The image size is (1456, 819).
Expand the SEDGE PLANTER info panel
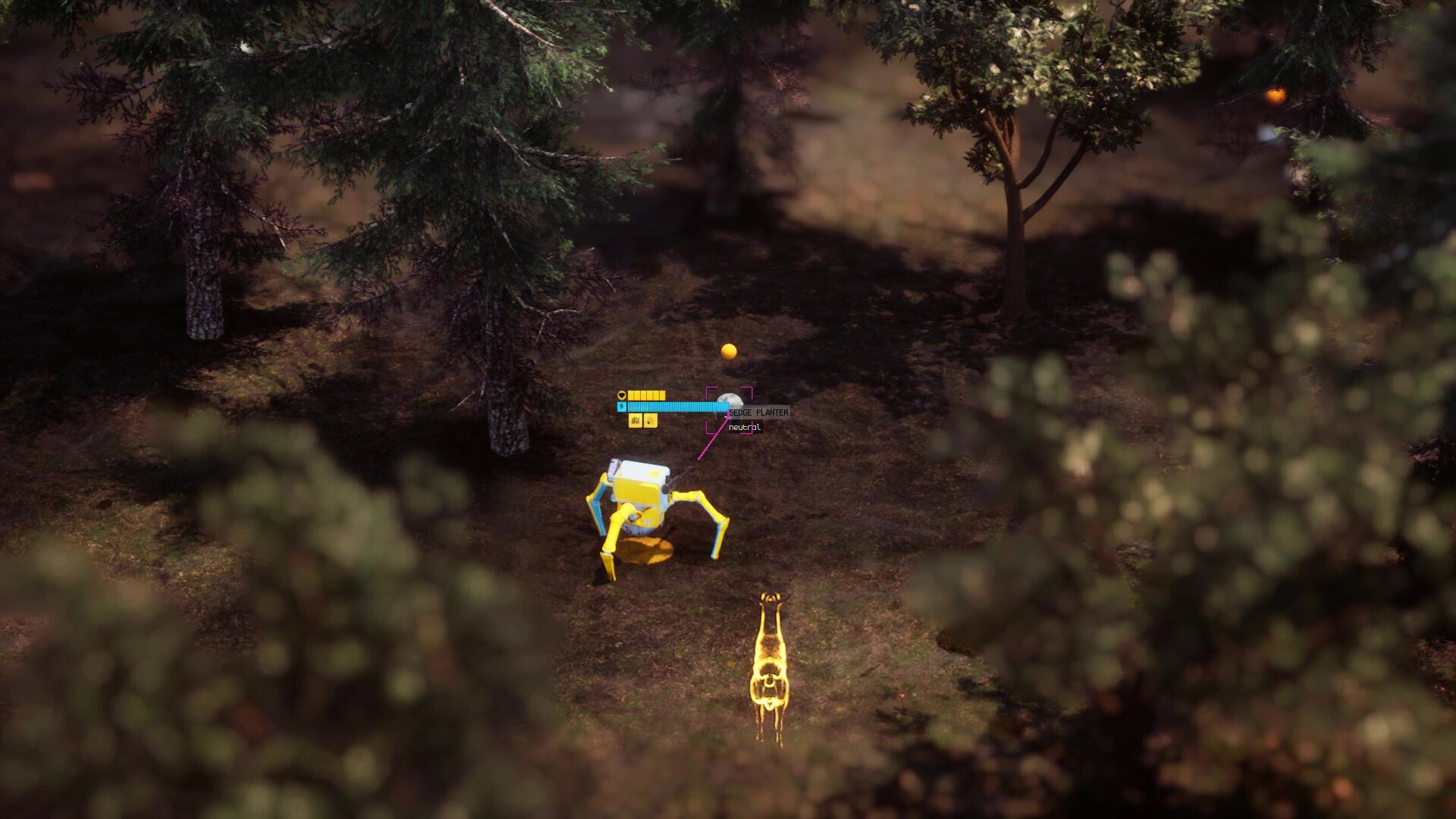758,412
